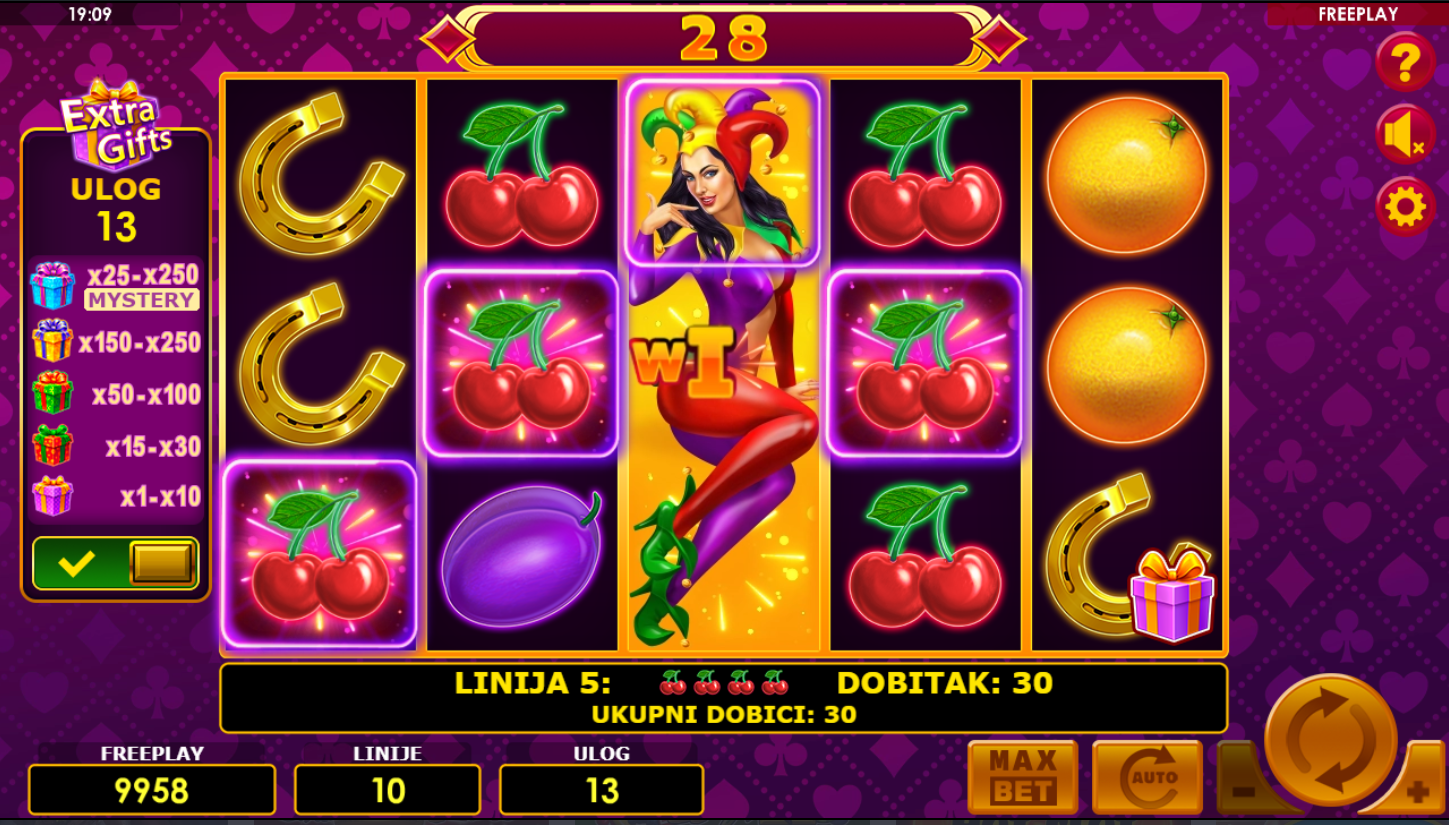Choose the x15-x30 gift row

point(115,446)
